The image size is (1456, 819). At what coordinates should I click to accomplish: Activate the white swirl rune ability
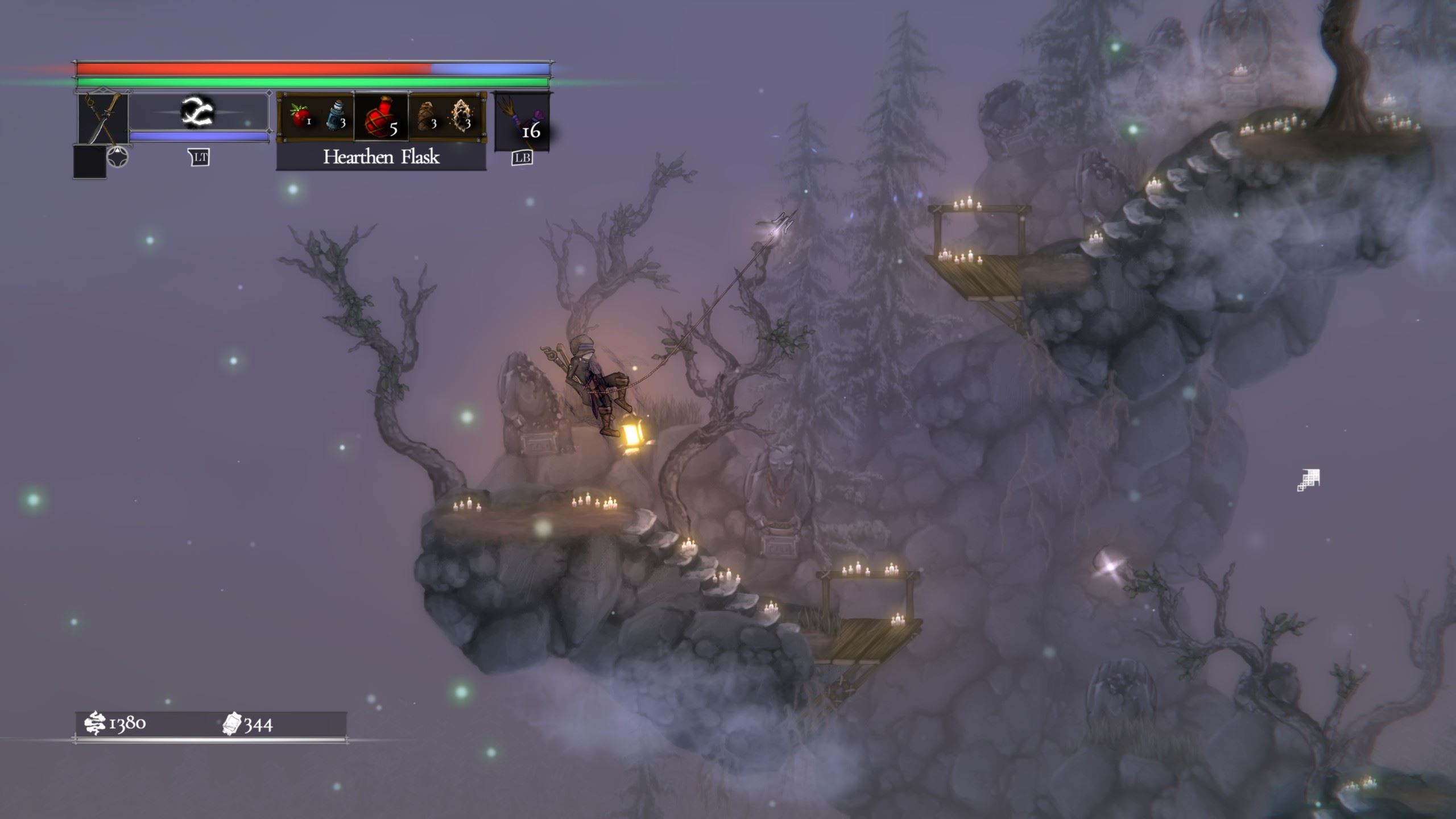click(197, 111)
